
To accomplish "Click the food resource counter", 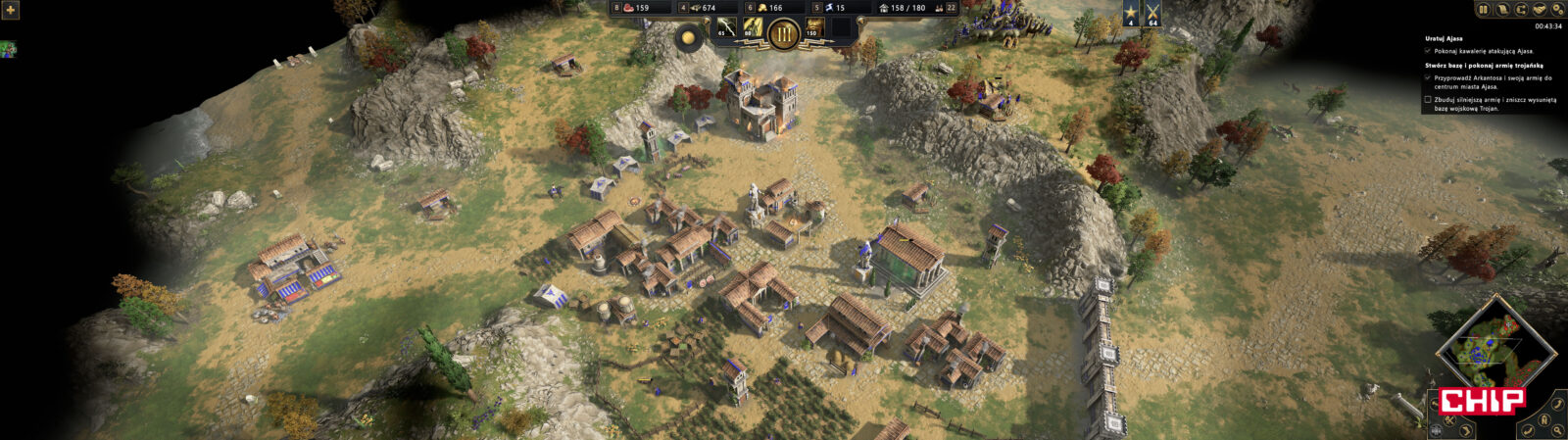I will click(x=637, y=8).
